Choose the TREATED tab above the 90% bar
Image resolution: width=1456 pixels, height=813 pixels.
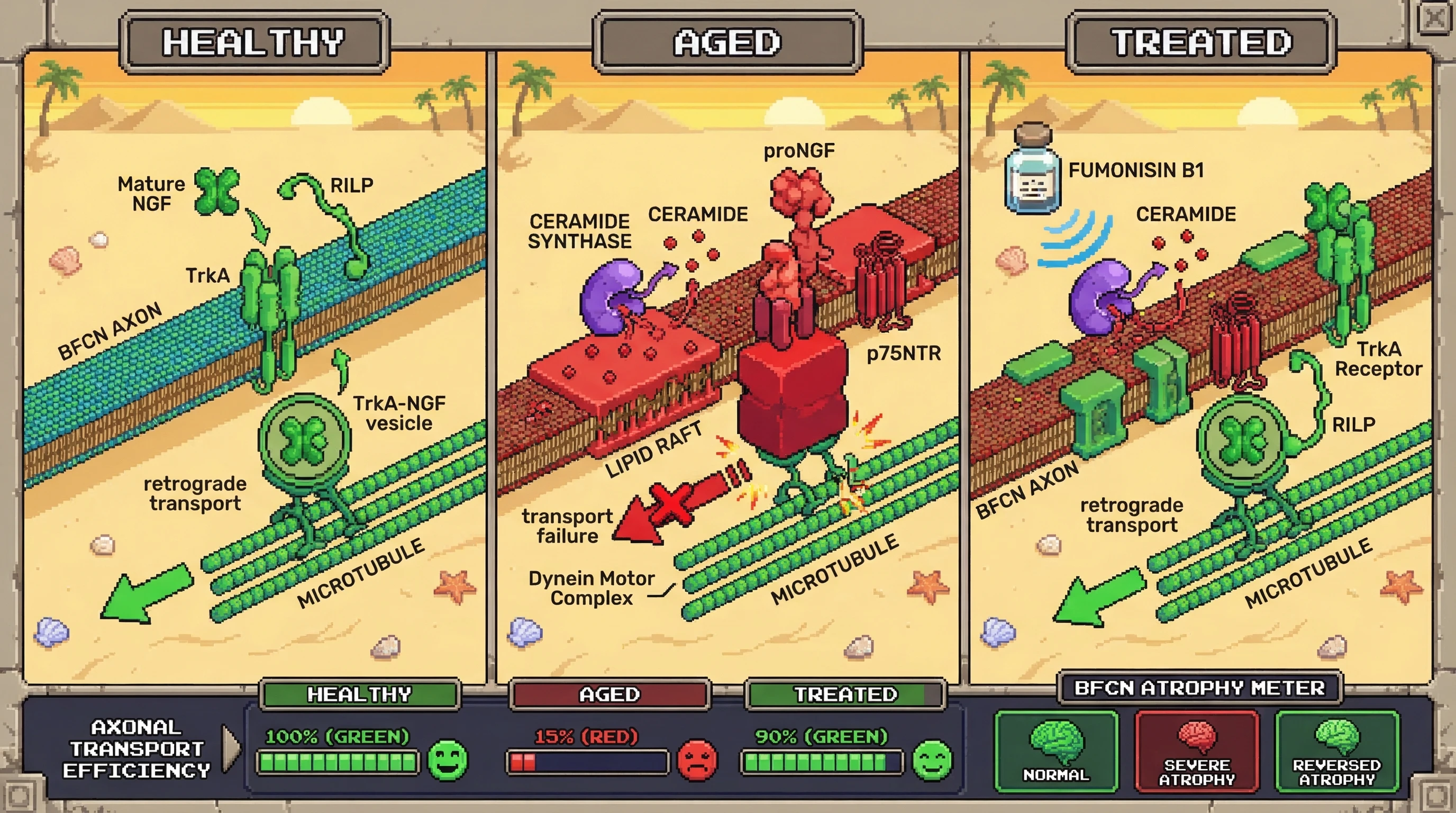[x=845, y=694]
